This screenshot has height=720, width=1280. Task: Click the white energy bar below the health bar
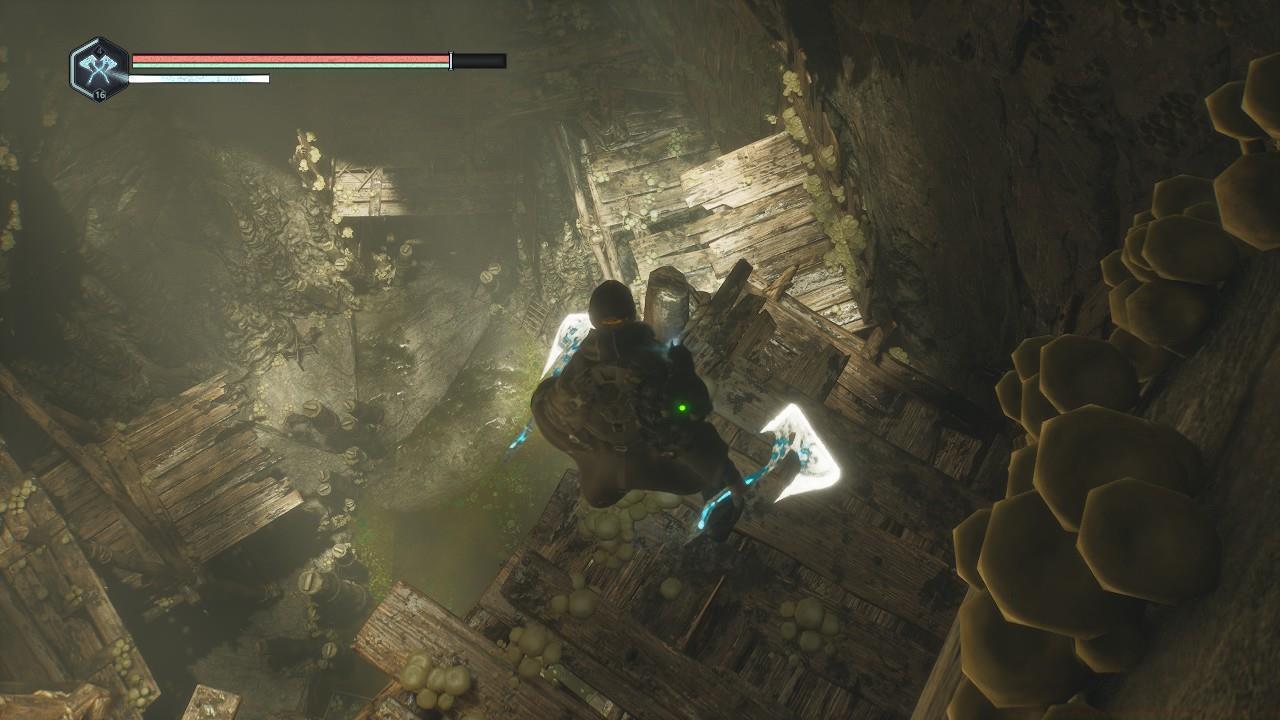[x=200, y=77]
